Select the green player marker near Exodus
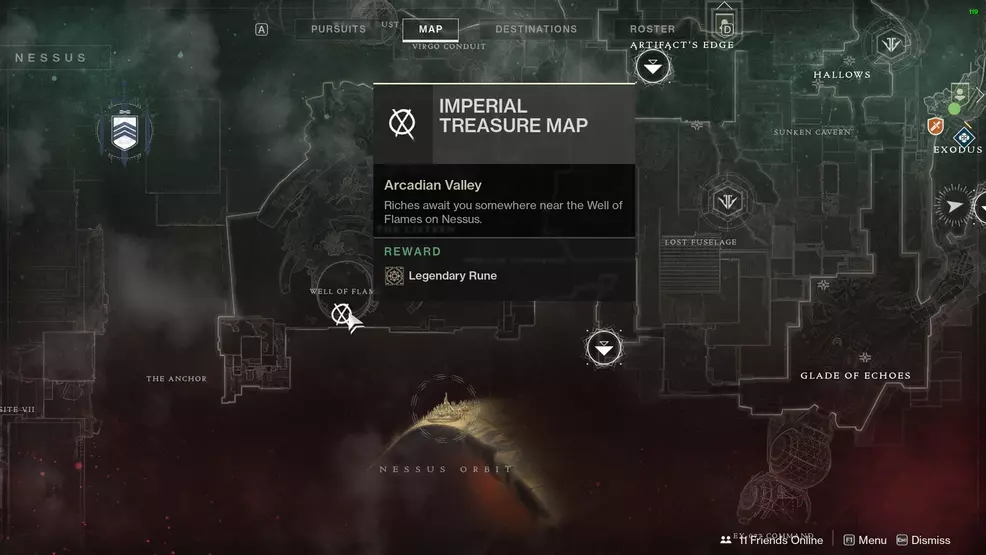Screen dimensions: 986x555 pos(955,108)
